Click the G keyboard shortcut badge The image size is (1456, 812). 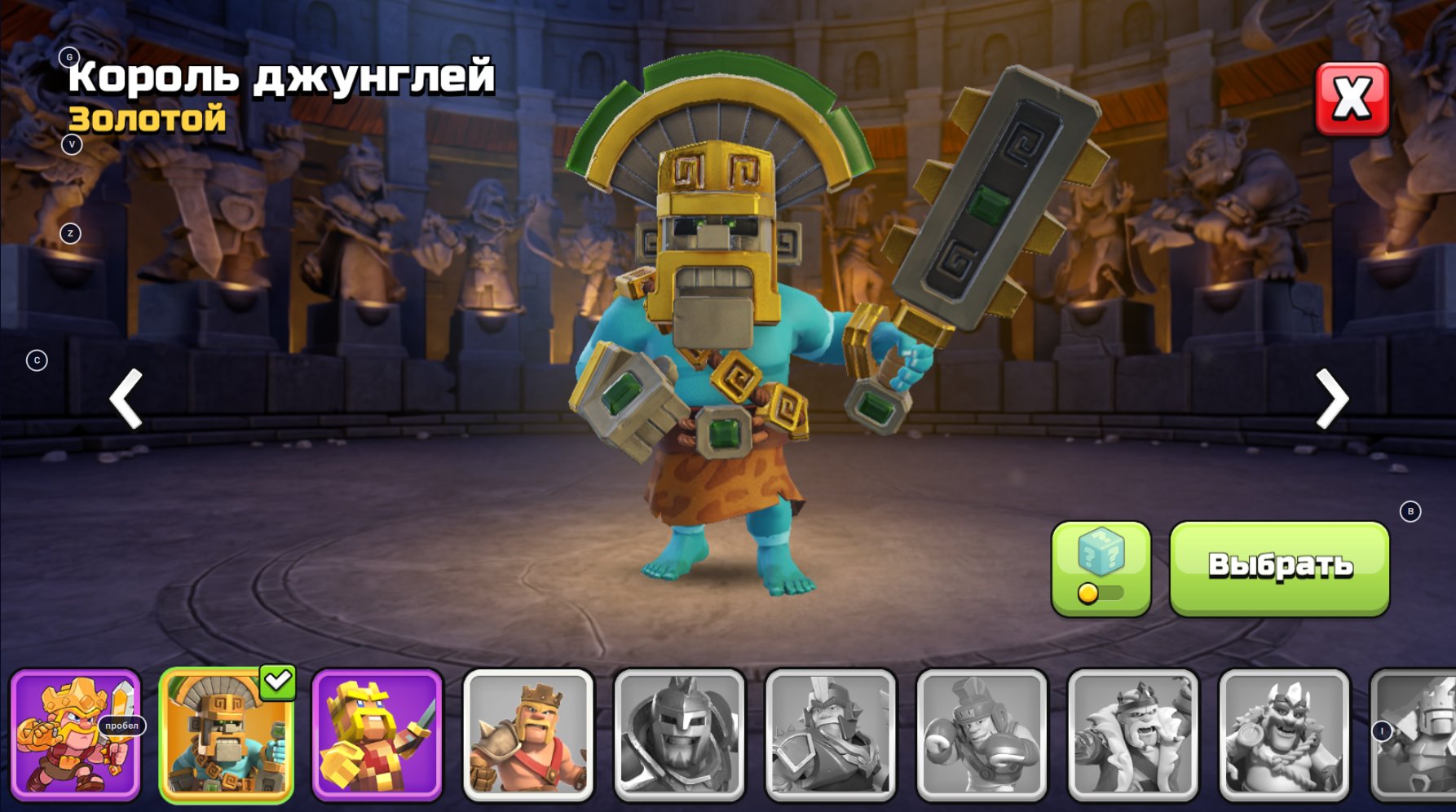pos(69,57)
